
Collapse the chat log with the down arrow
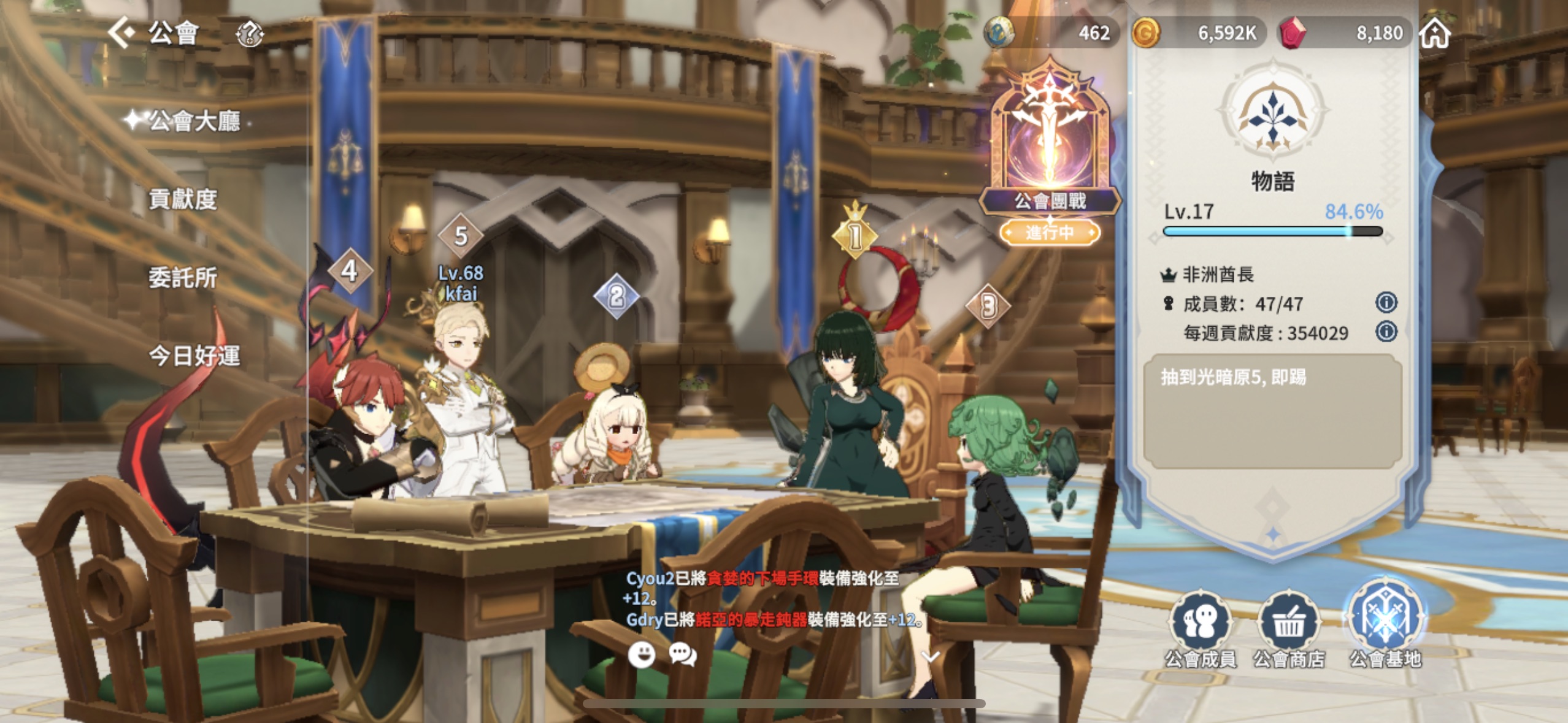[931, 657]
